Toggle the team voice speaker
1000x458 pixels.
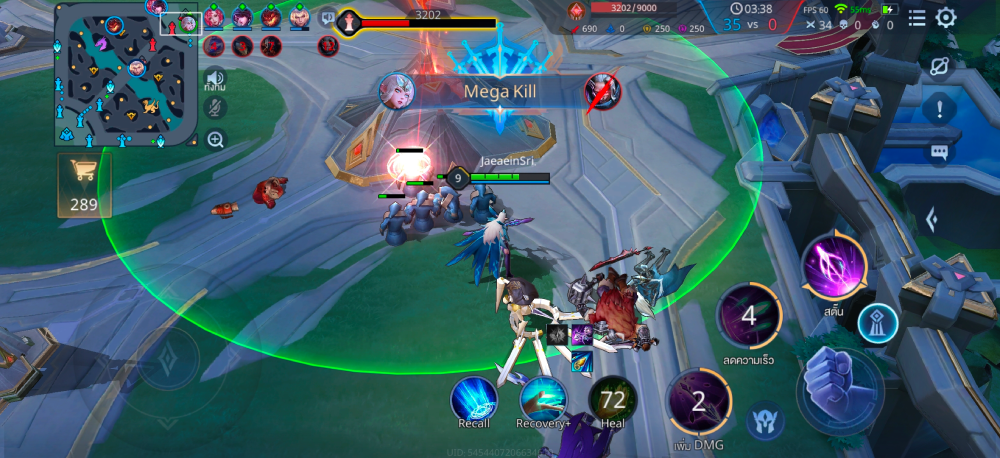(x=215, y=78)
